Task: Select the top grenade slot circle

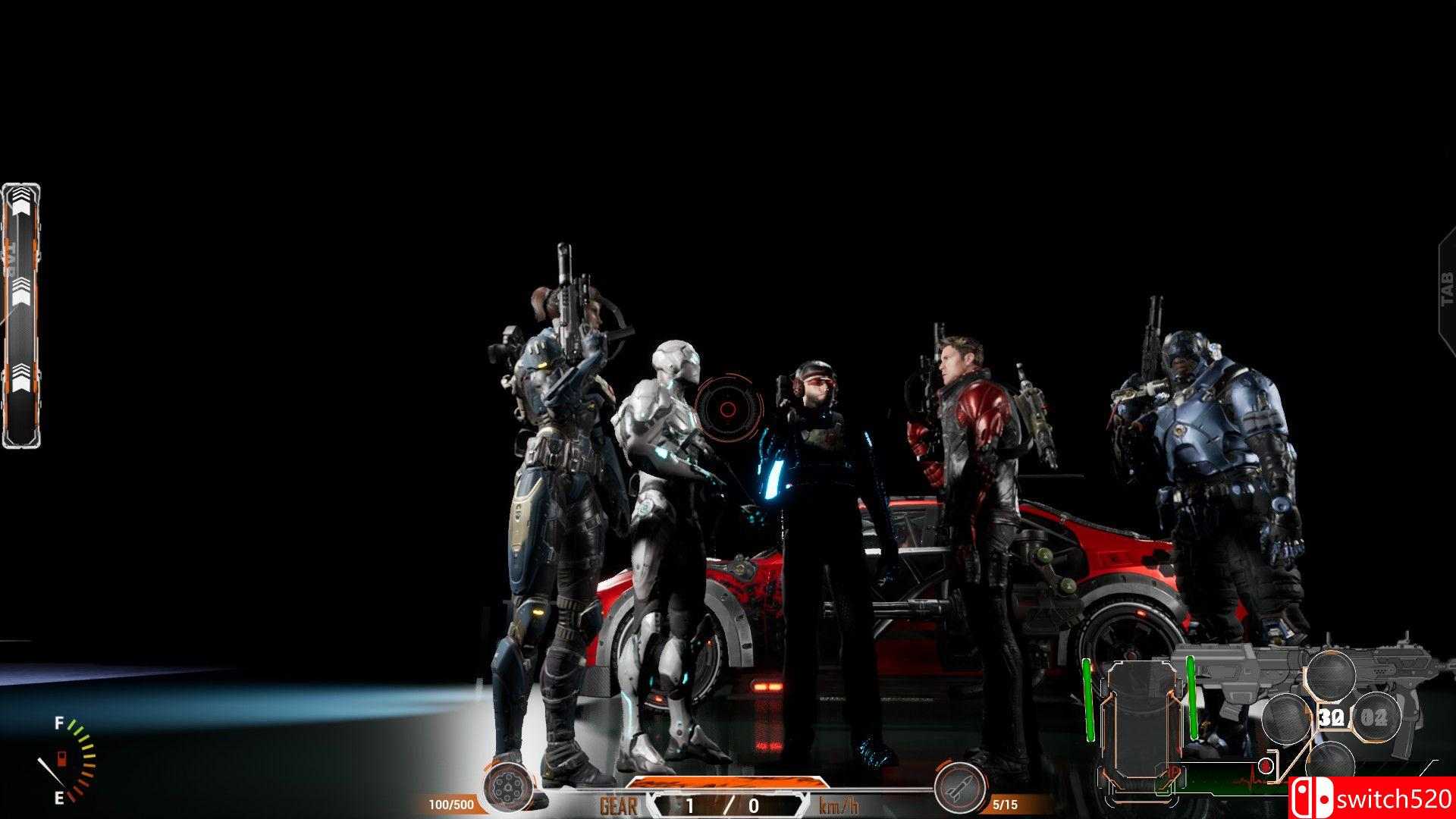Action: (1332, 674)
